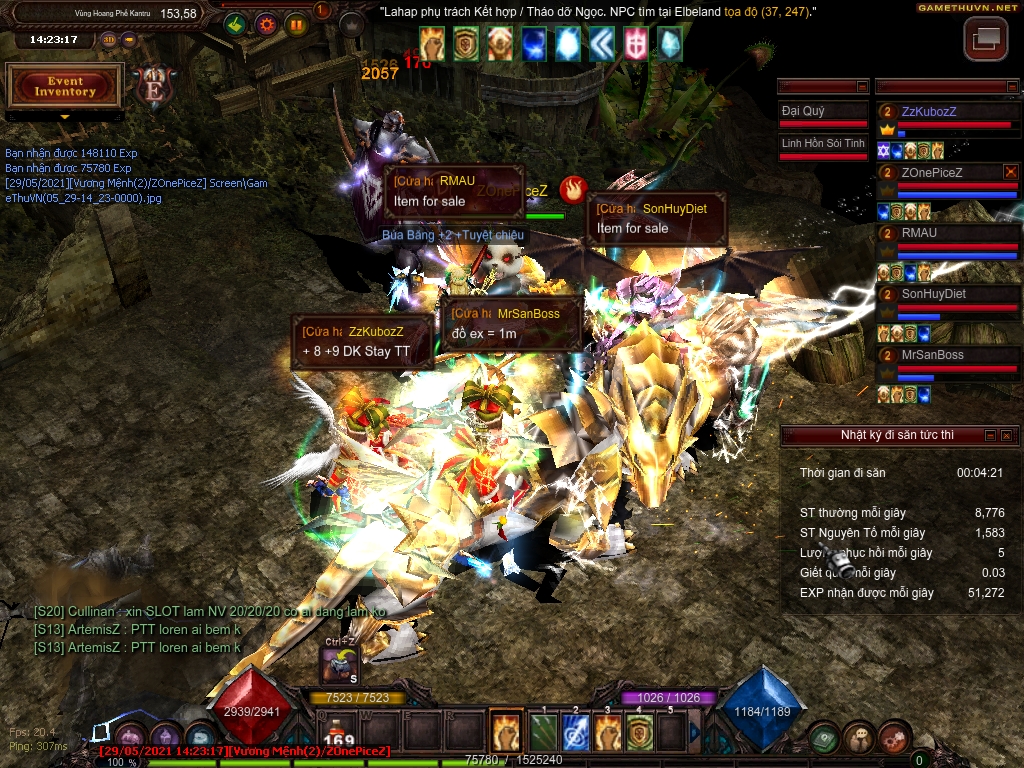Open the window menu button at top right
The image size is (1024, 768).
coord(986,39)
